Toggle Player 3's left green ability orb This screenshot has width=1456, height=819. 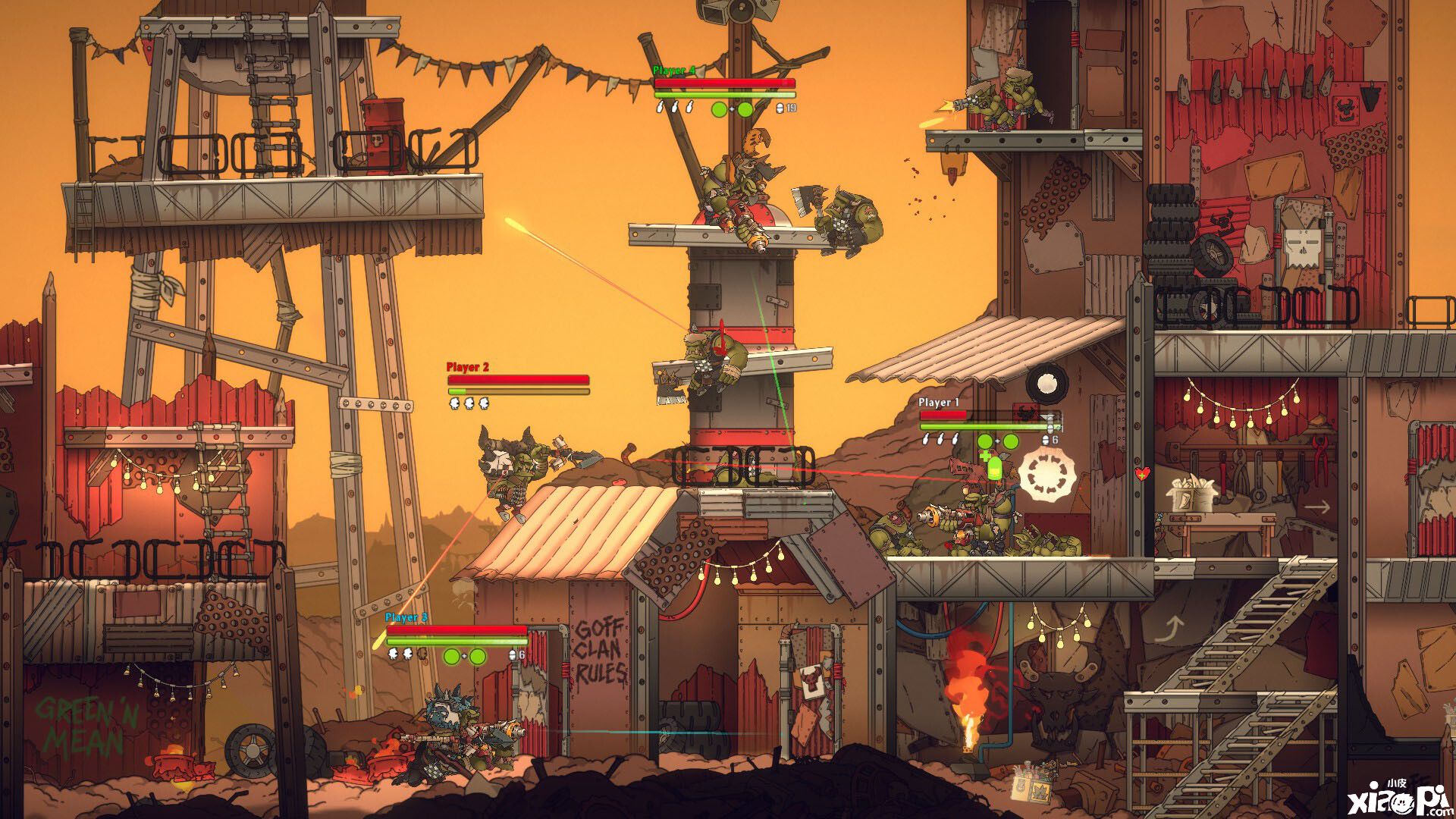click(x=451, y=657)
